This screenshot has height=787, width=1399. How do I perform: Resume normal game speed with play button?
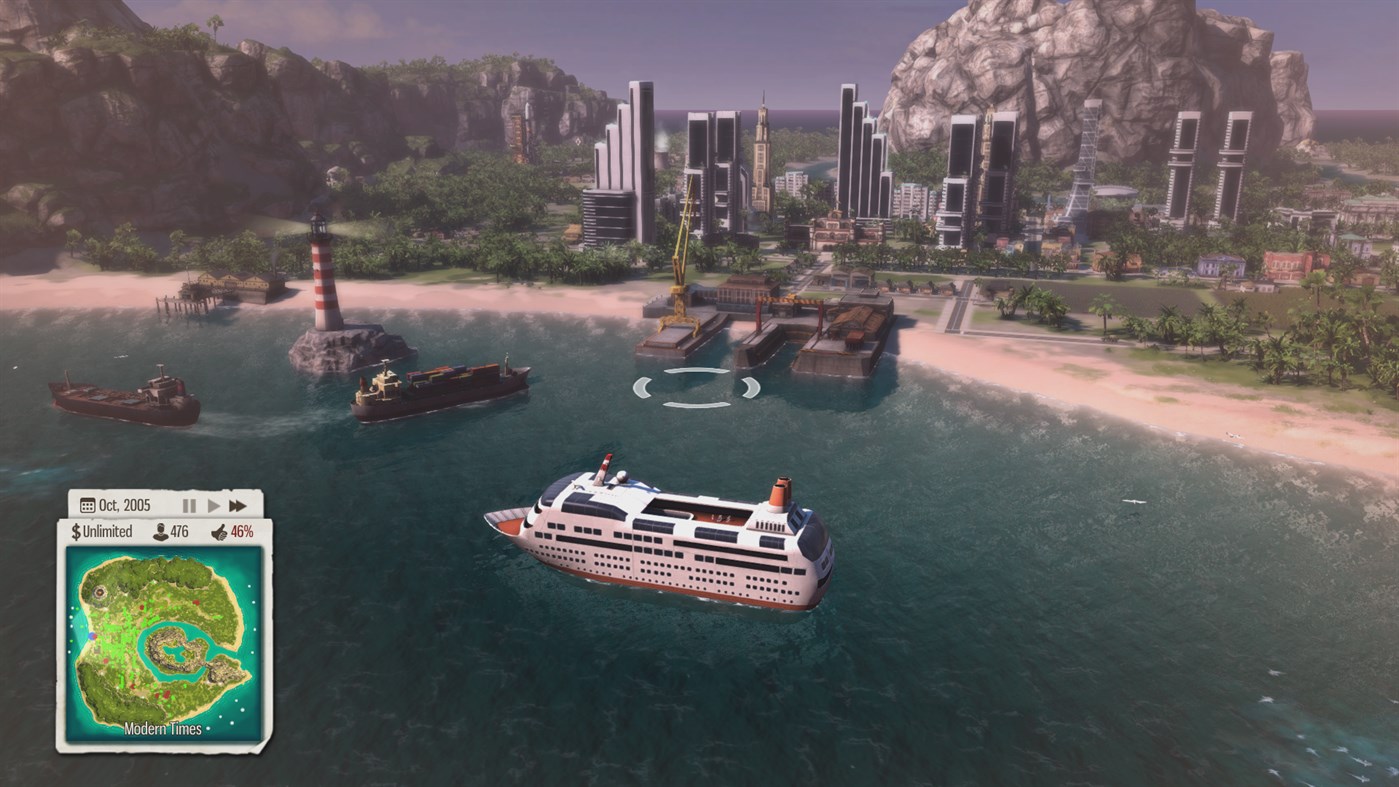point(213,506)
